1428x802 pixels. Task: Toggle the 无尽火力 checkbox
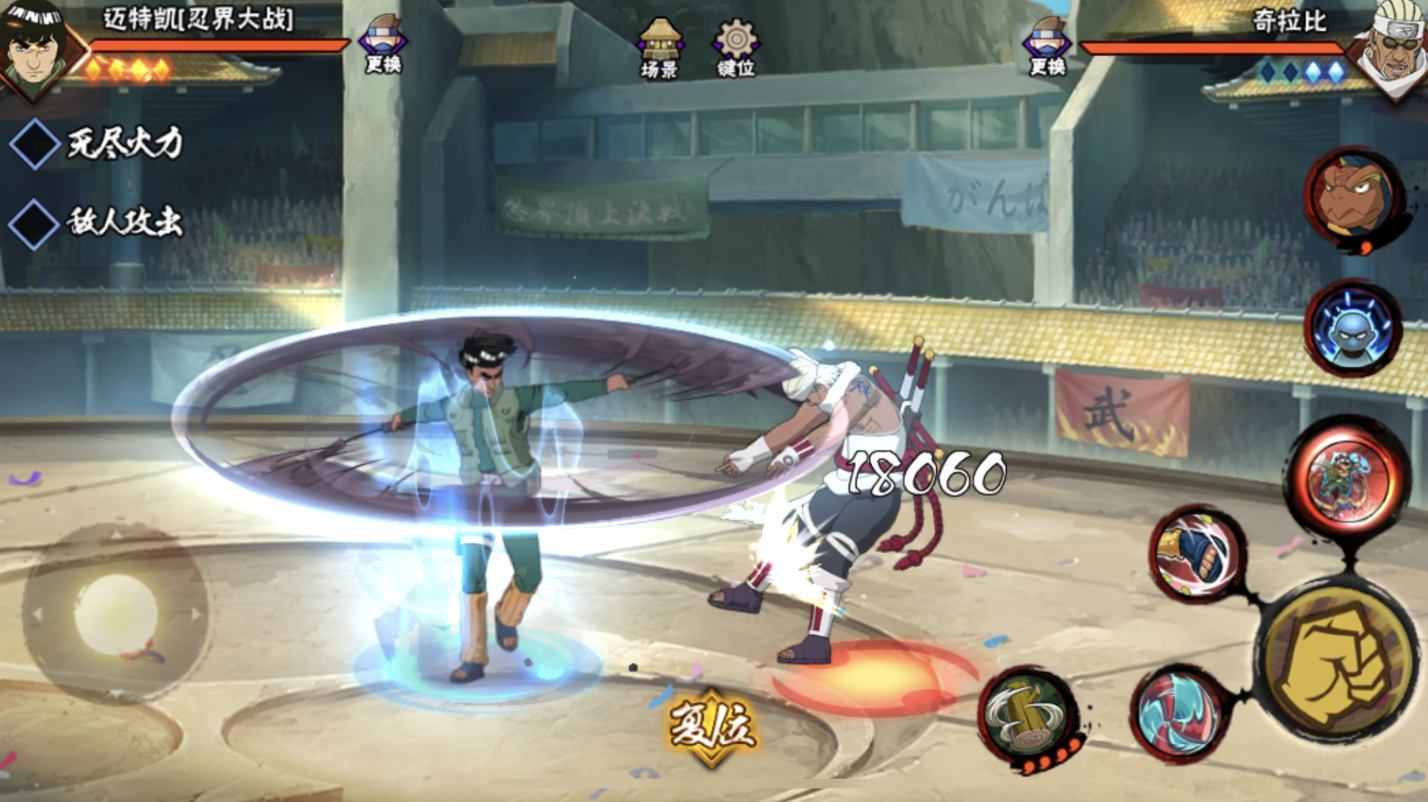(x=35, y=144)
